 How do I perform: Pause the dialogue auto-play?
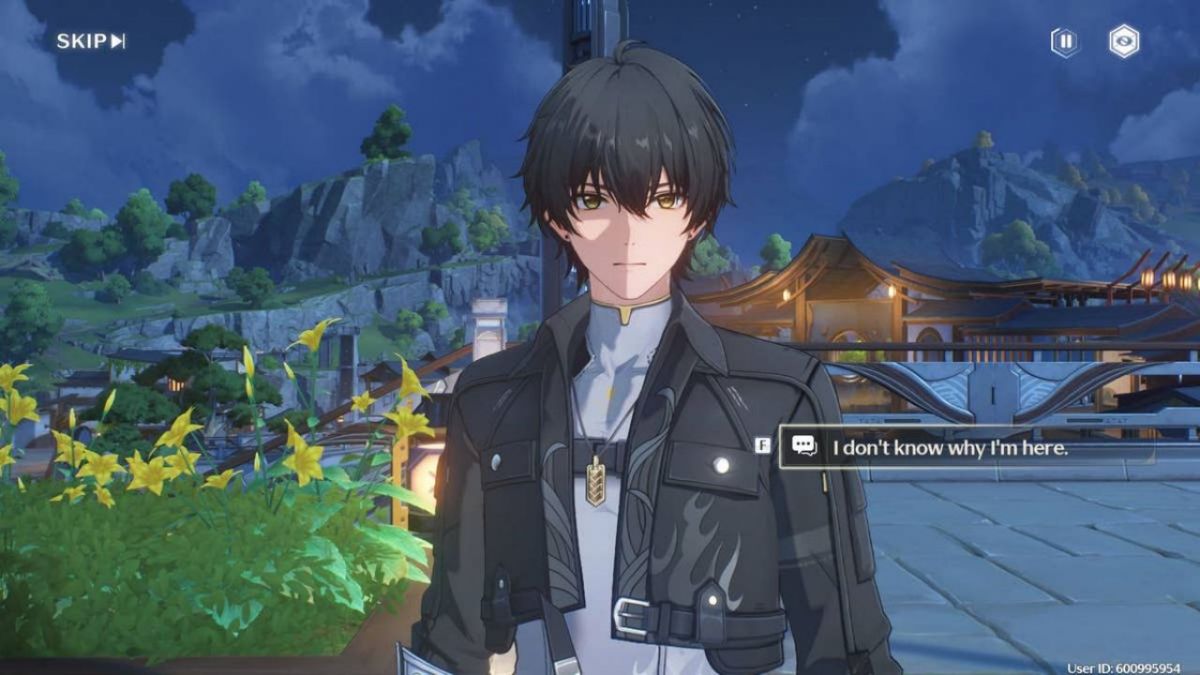[x=1065, y=42]
